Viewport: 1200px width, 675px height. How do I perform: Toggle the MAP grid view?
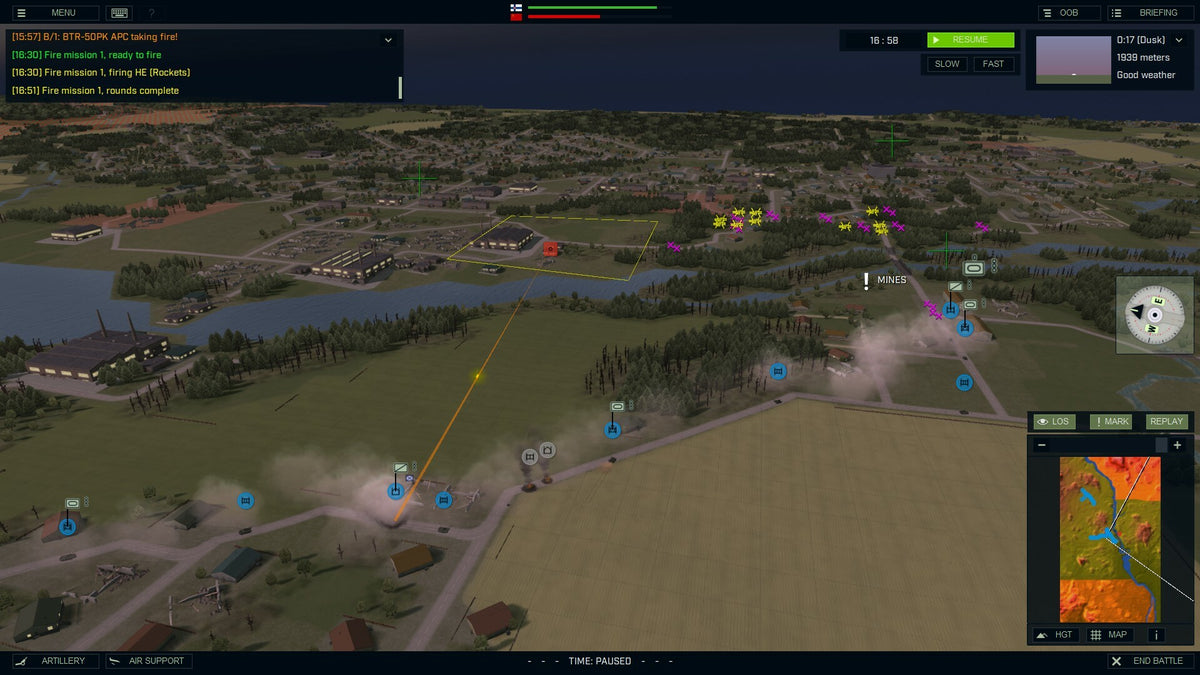click(x=1109, y=634)
